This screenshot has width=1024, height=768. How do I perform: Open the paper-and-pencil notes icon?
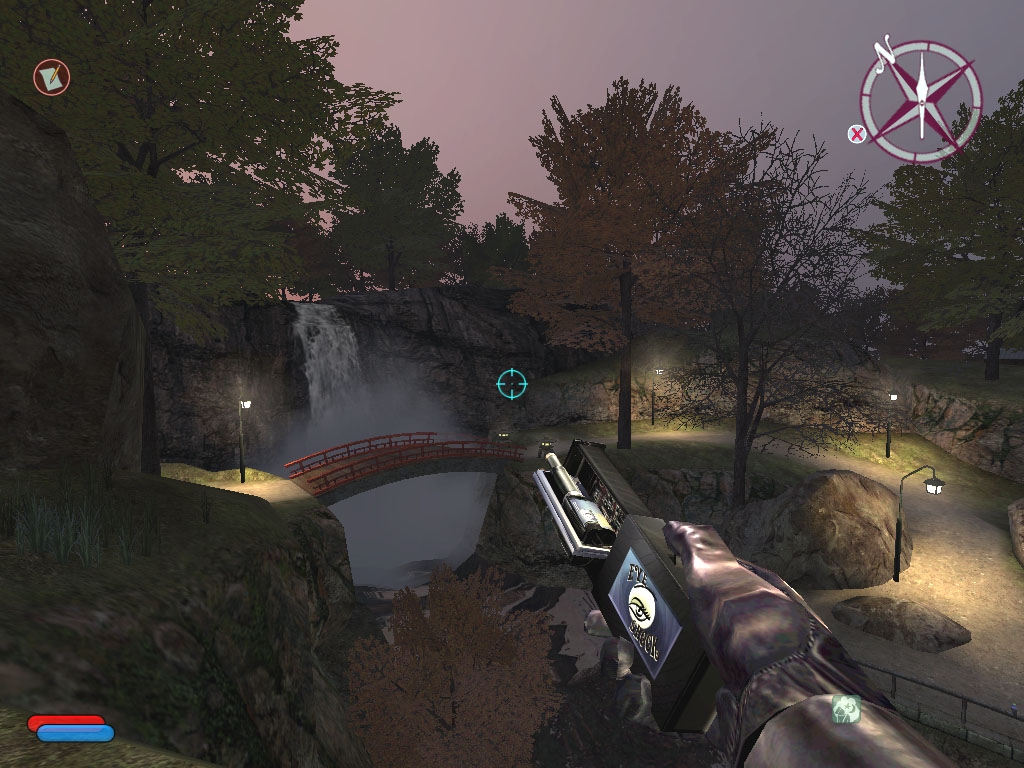(52, 77)
